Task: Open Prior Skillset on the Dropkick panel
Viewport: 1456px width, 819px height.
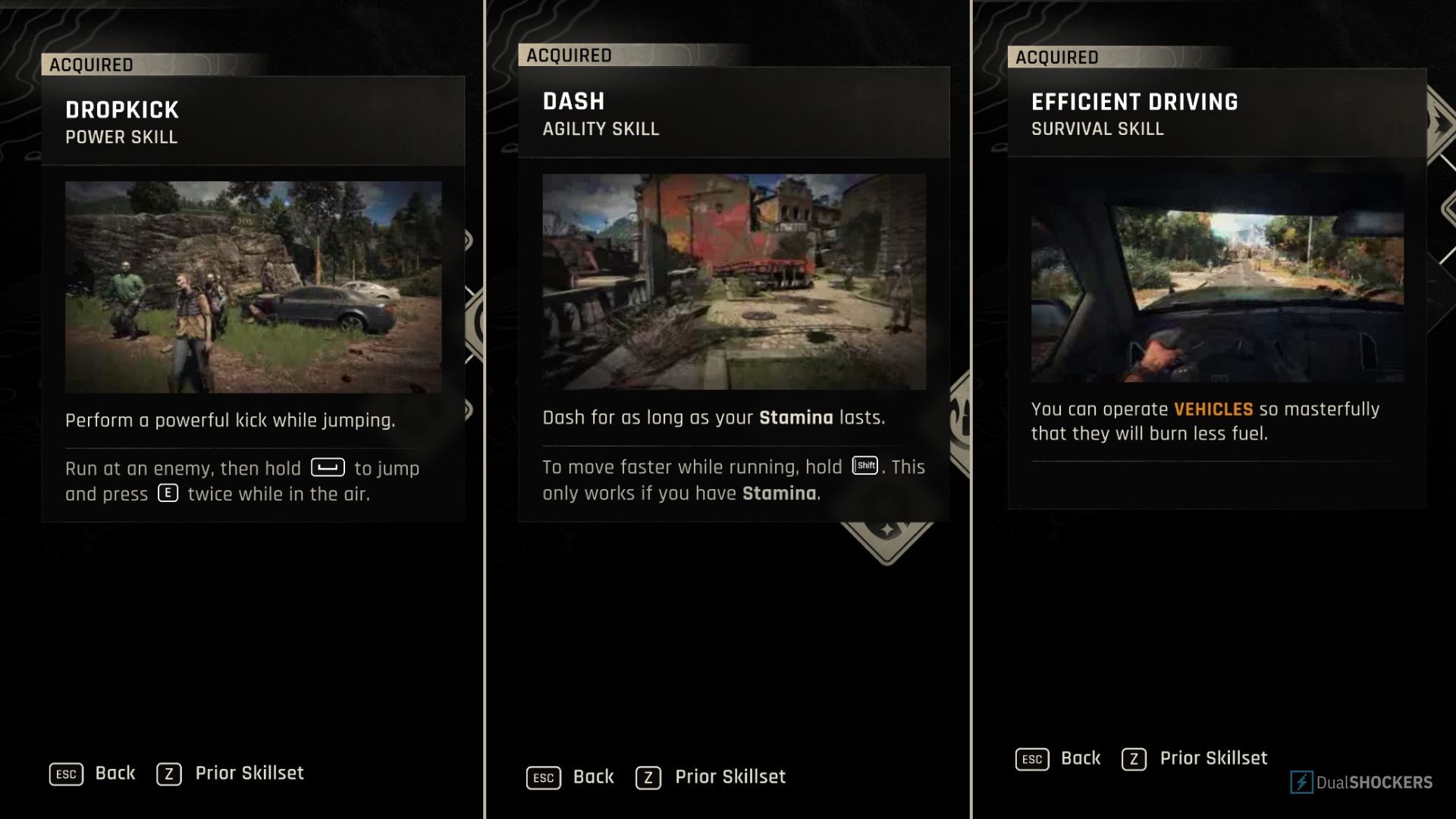Action: [231, 773]
